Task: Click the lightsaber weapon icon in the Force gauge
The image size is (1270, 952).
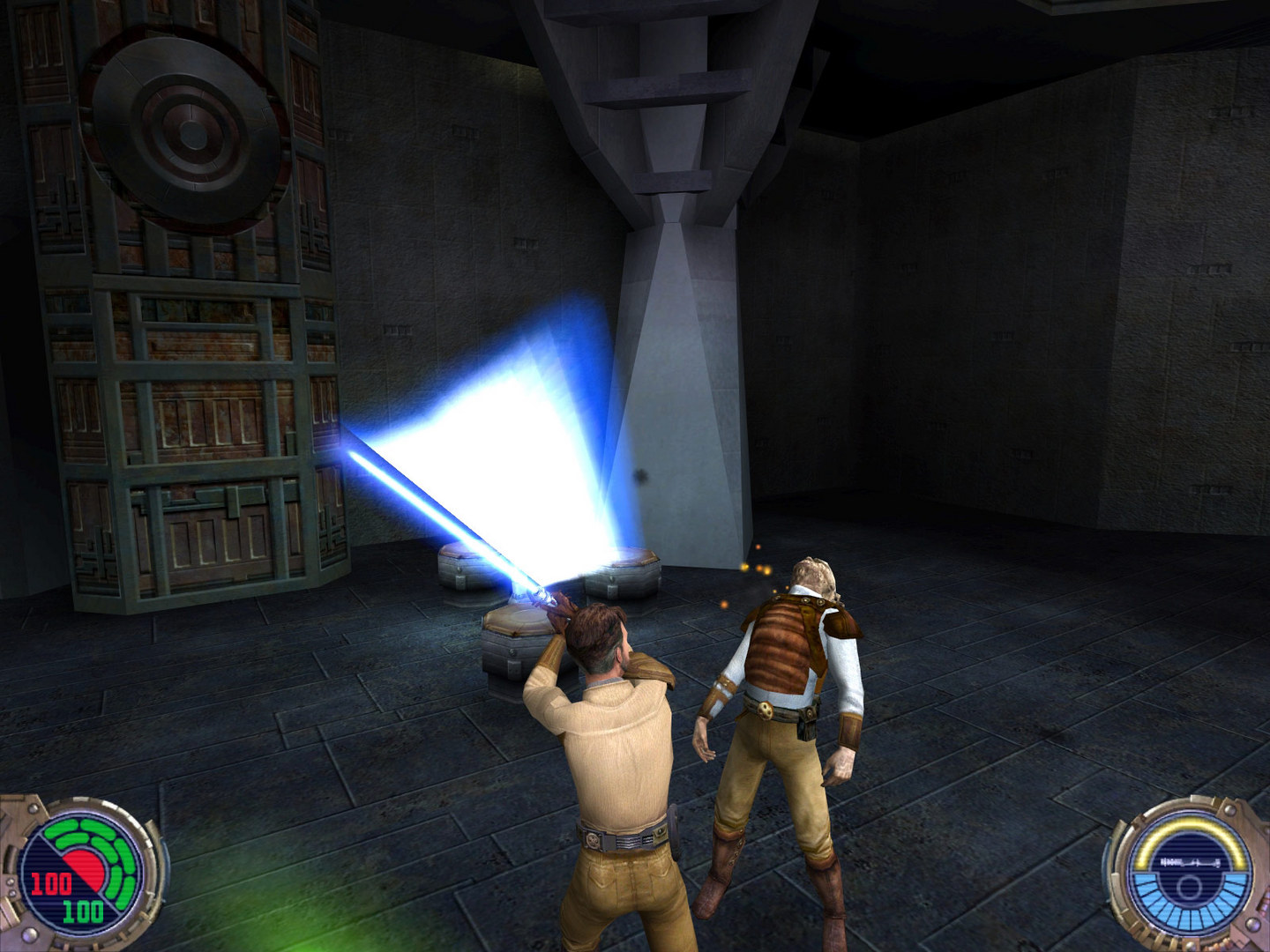Action: [1191, 861]
